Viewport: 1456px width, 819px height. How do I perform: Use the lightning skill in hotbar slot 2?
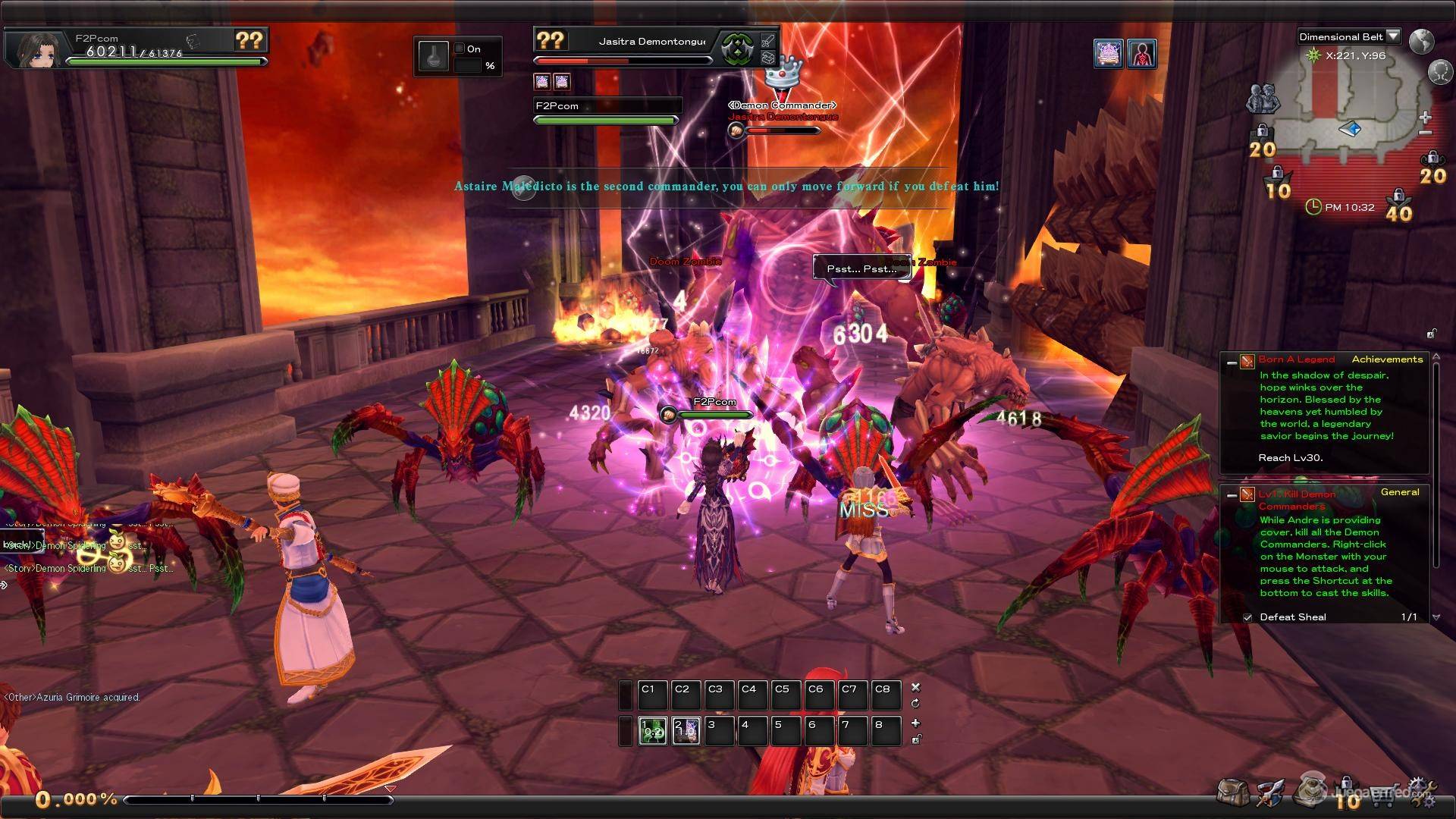tap(686, 730)
